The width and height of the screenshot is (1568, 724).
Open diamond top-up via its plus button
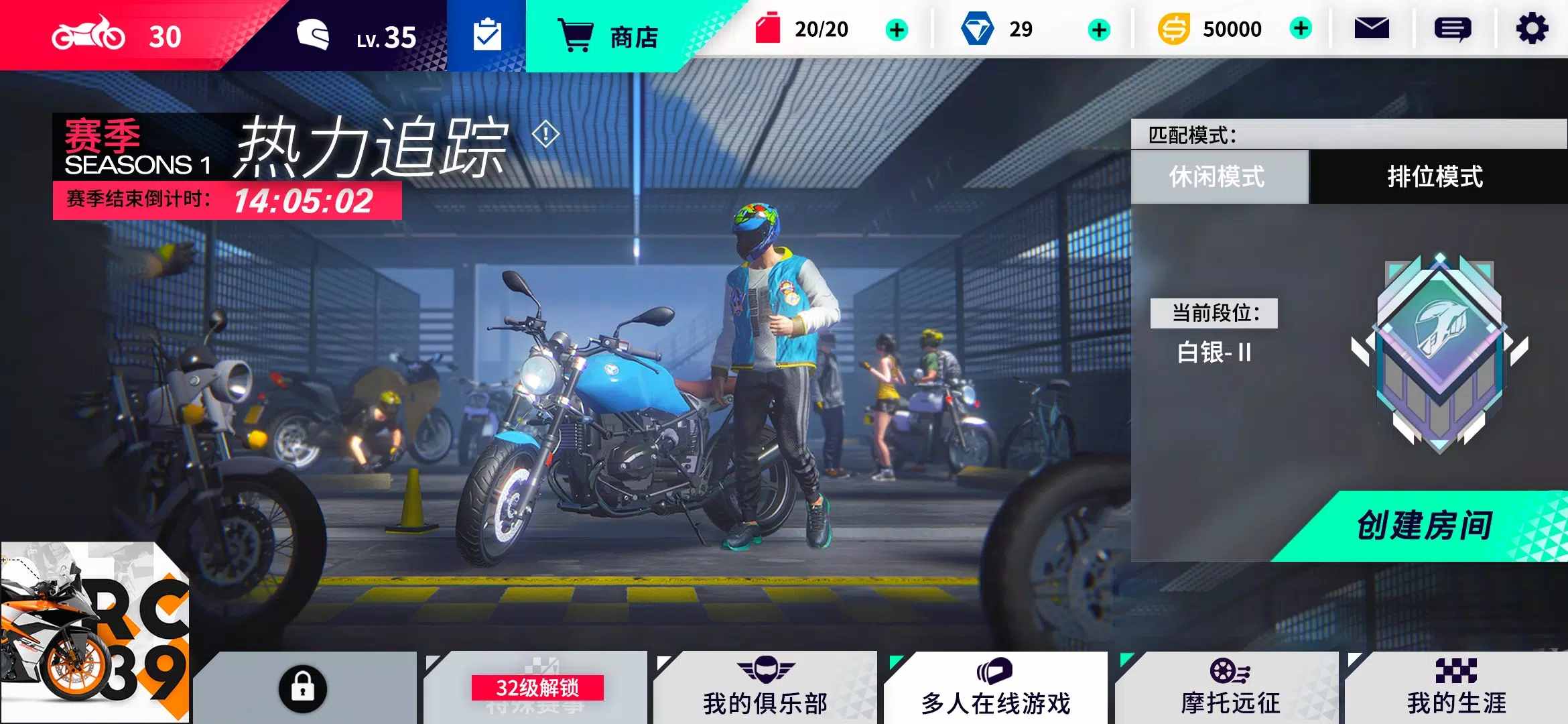(x=1099, y=28)
